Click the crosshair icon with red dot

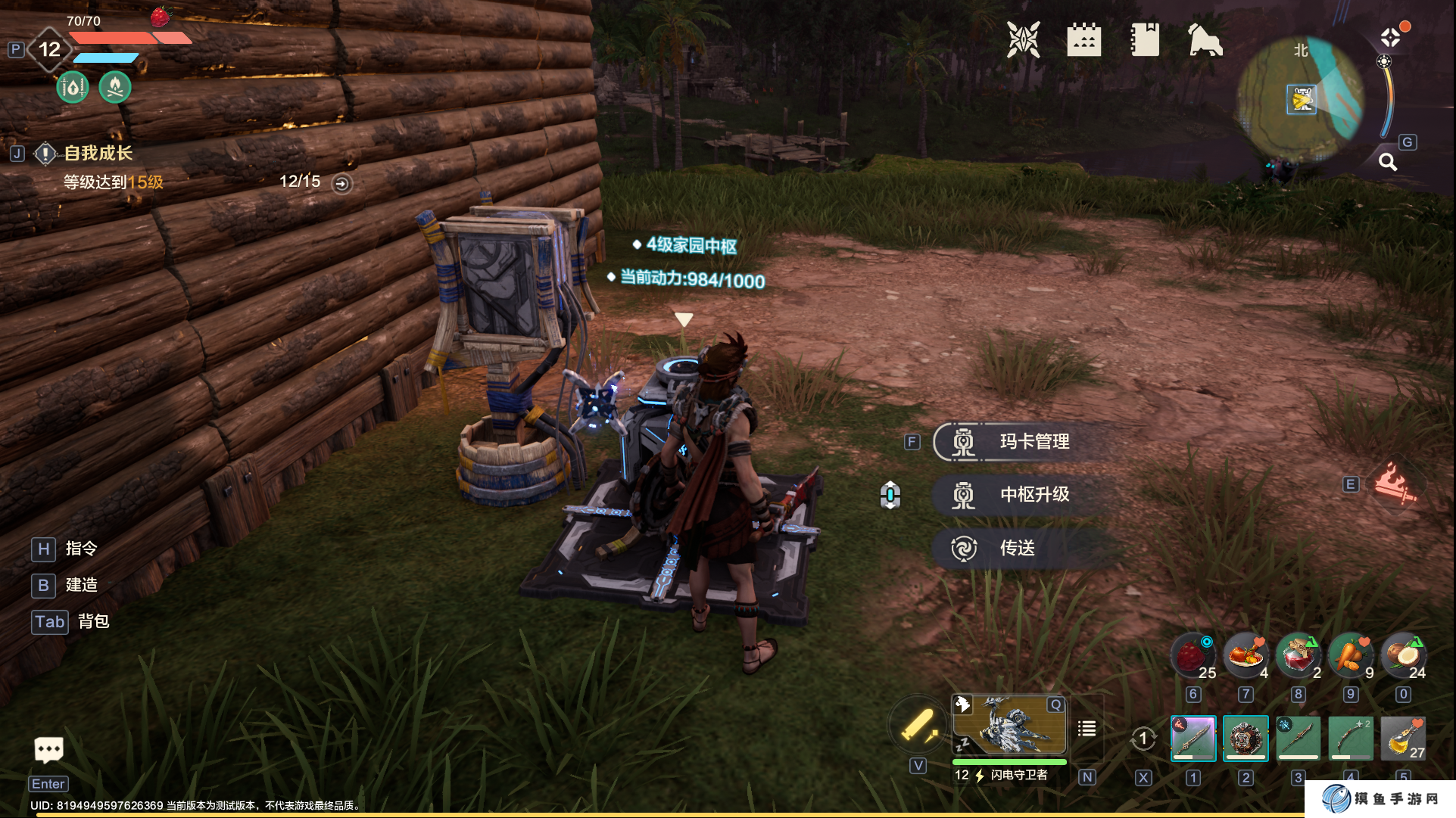(1391, 37)
